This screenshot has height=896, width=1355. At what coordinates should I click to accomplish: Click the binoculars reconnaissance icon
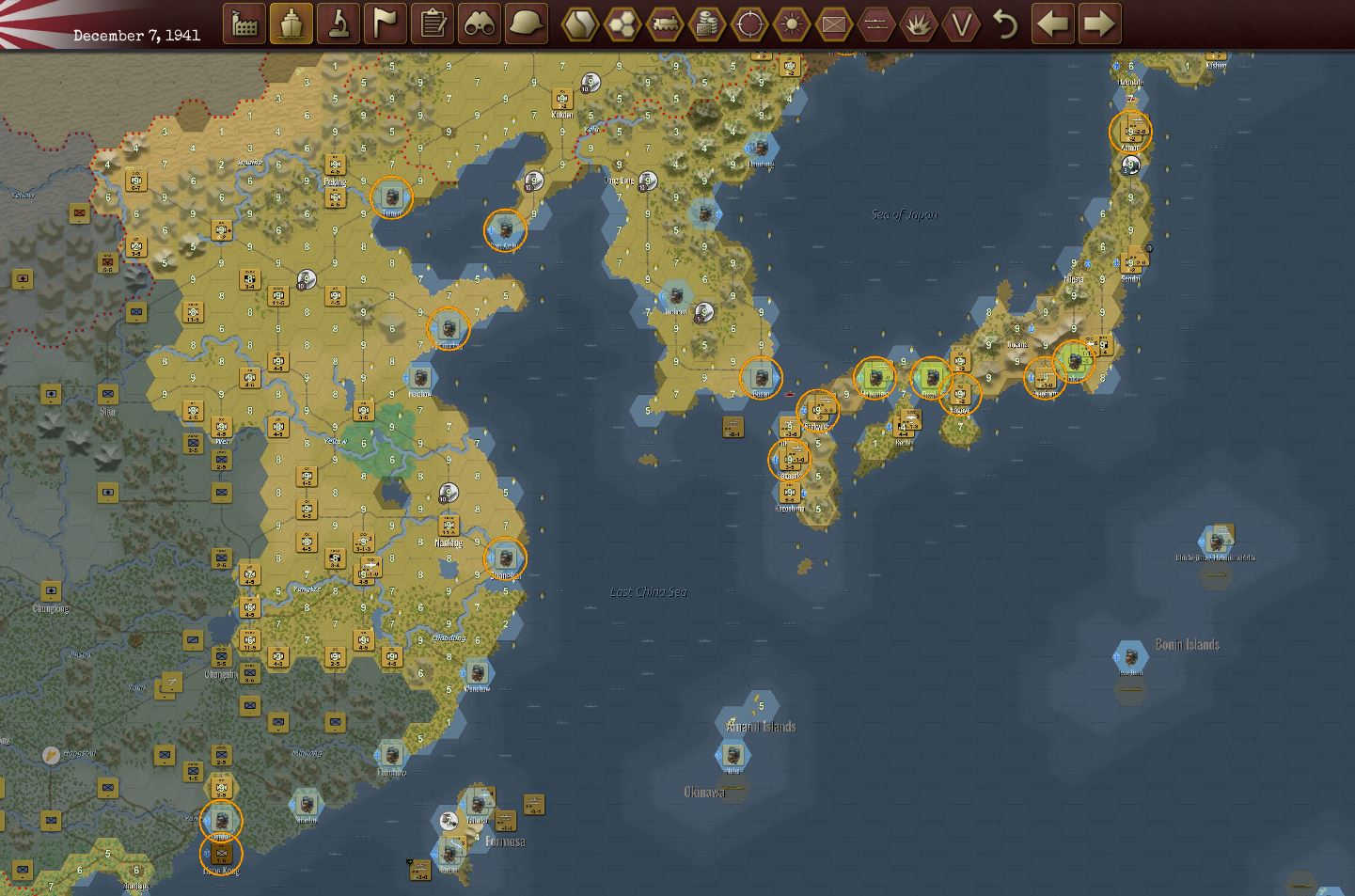coord(480,24)
